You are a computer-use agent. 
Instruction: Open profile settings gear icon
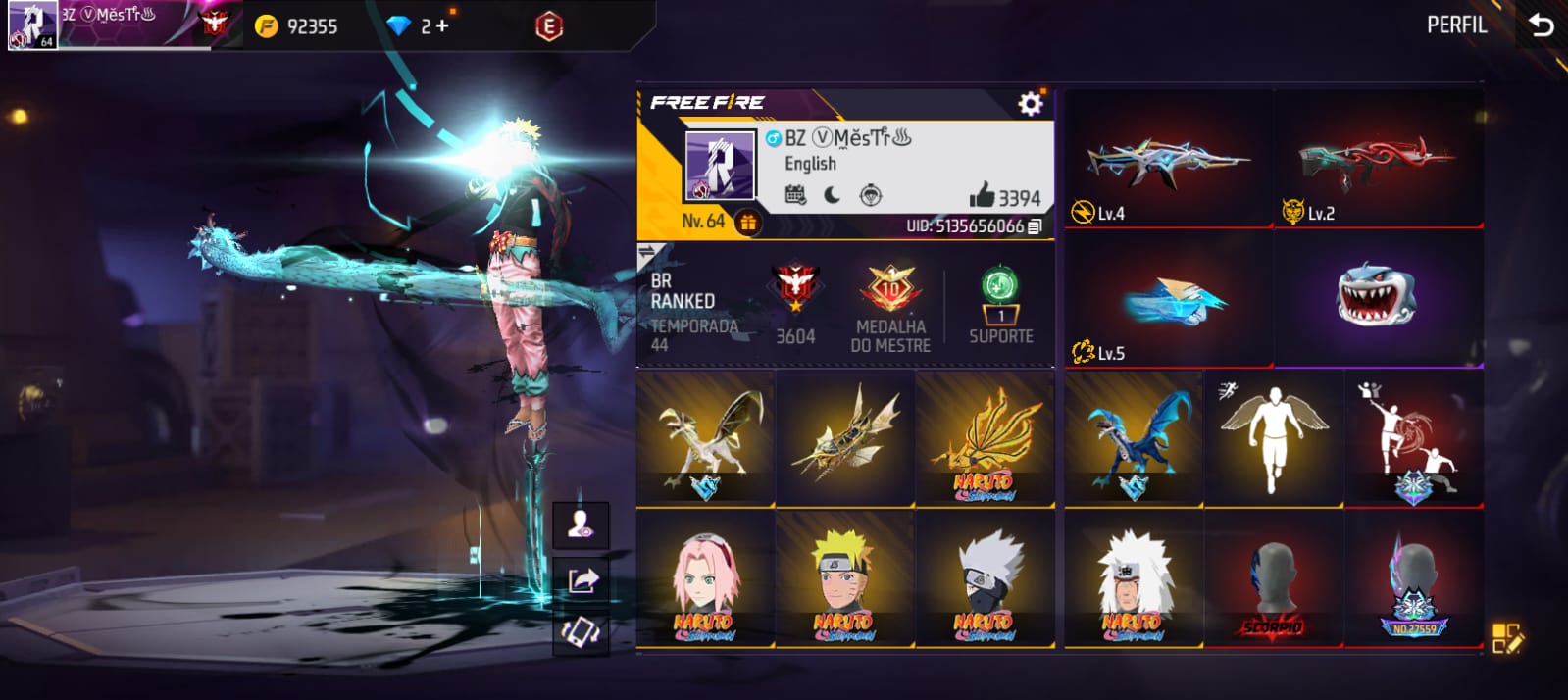coord(1030,103)
